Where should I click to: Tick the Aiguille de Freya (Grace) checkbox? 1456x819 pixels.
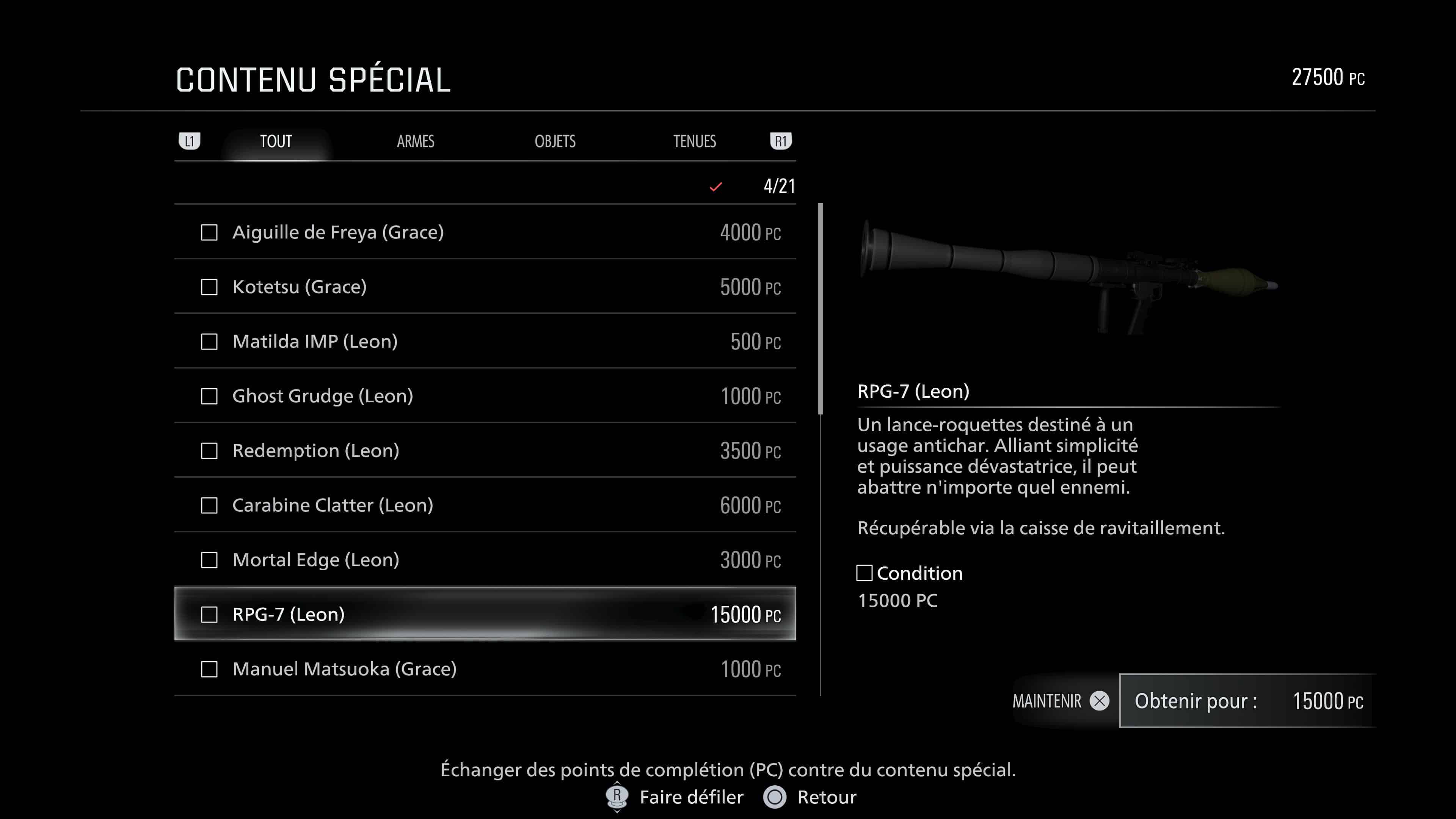(209, 232)
